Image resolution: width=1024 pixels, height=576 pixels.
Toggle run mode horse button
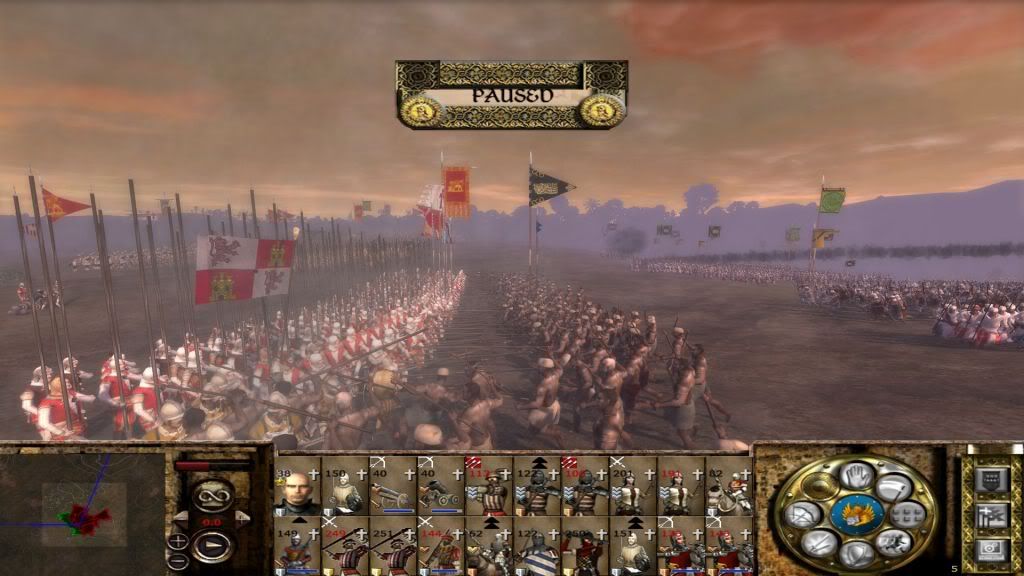[x=893, y=543]
